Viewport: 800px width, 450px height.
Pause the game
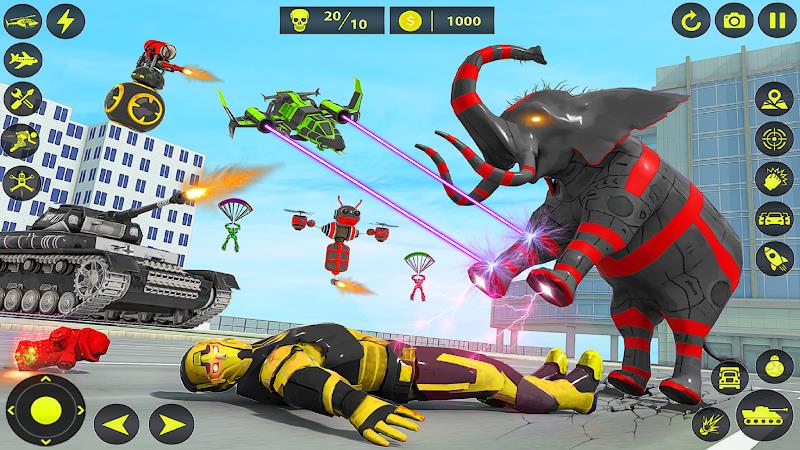777,20
